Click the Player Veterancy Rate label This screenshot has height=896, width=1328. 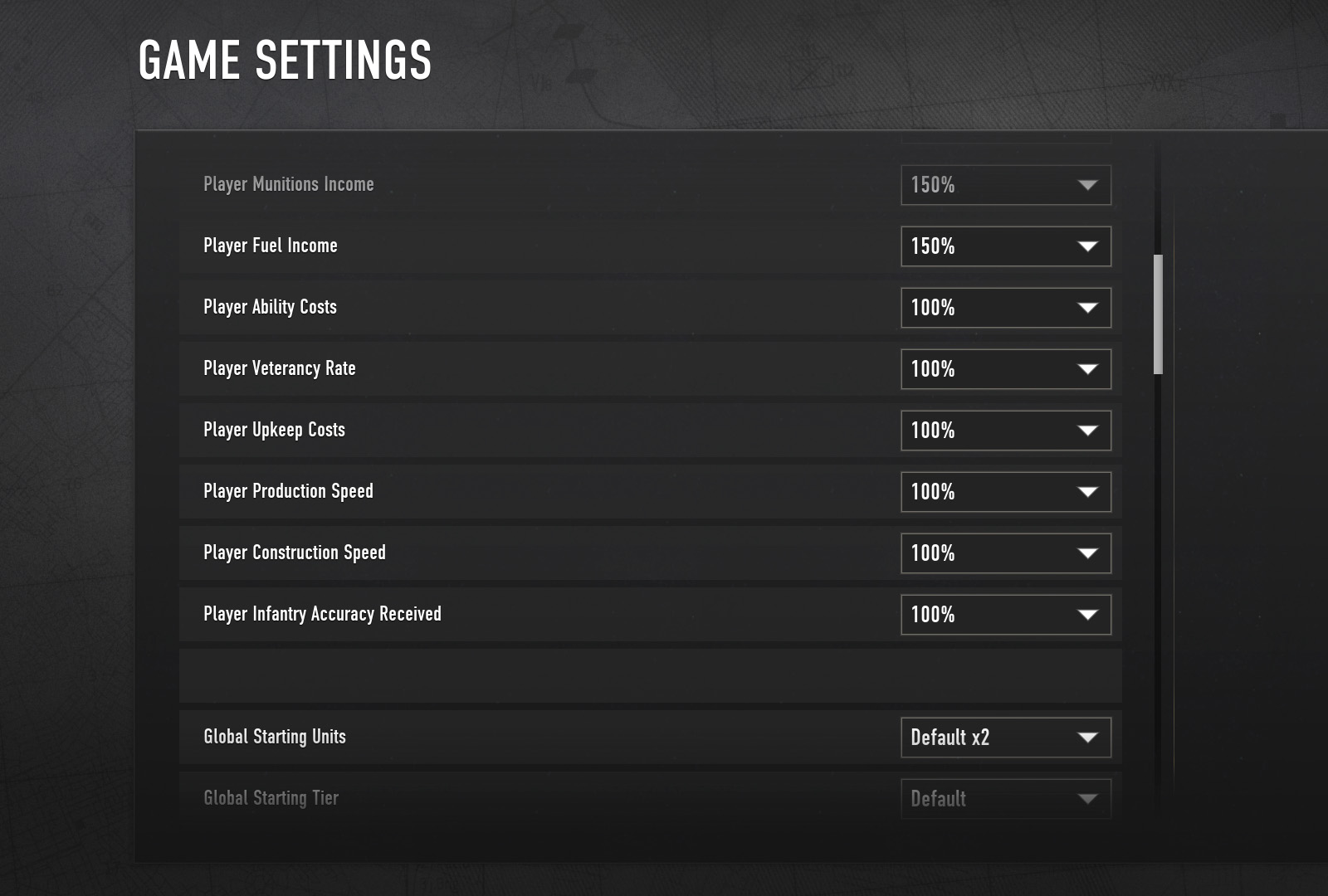pos(280,368)
